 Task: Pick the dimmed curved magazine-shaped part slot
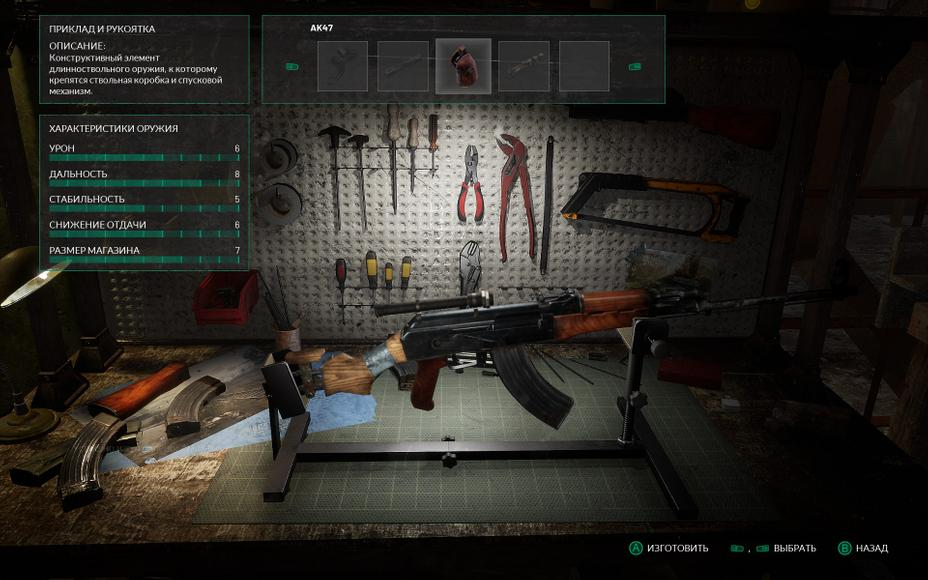[343, 66]
